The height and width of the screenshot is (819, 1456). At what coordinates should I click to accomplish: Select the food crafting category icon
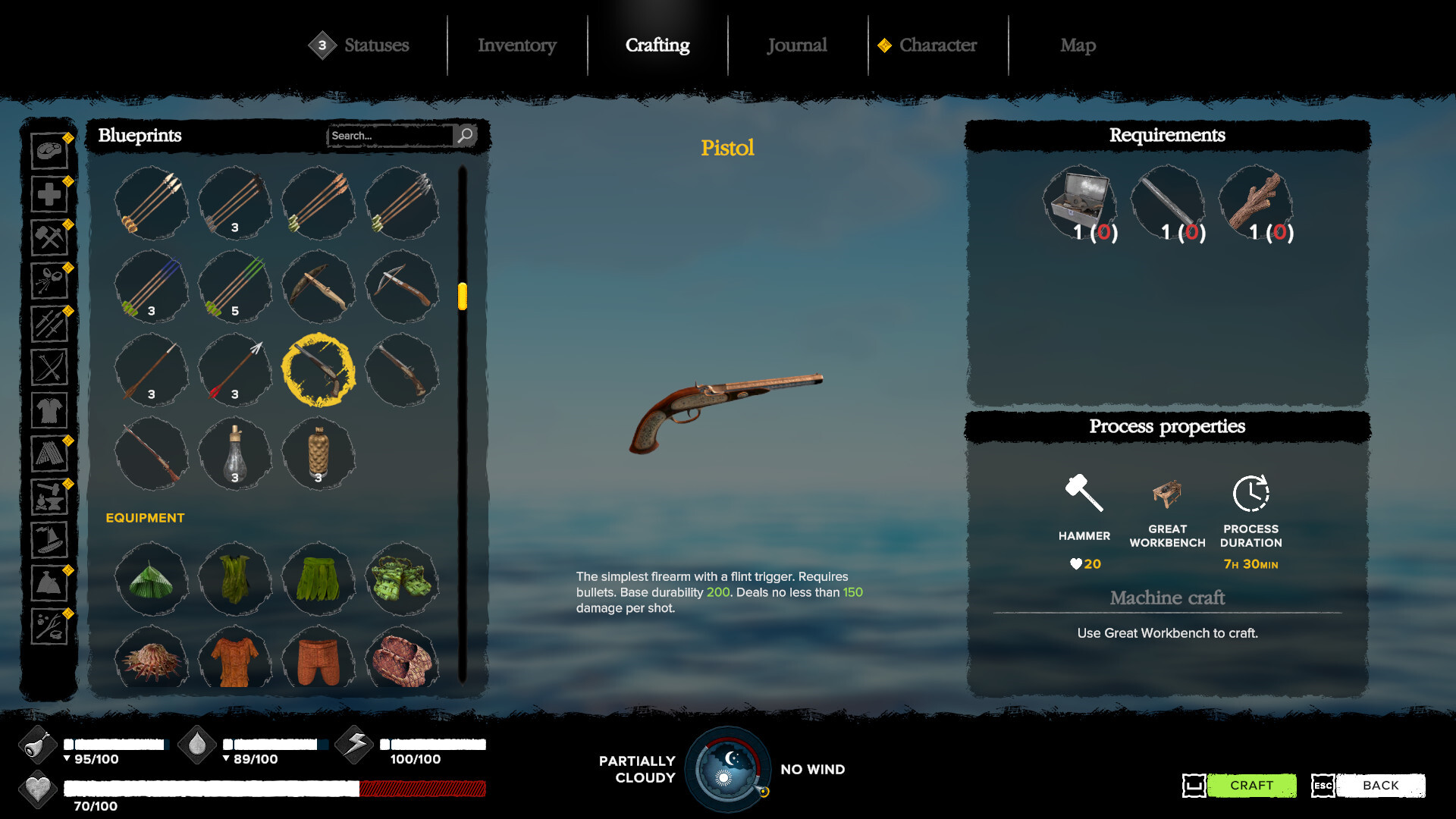49,150
